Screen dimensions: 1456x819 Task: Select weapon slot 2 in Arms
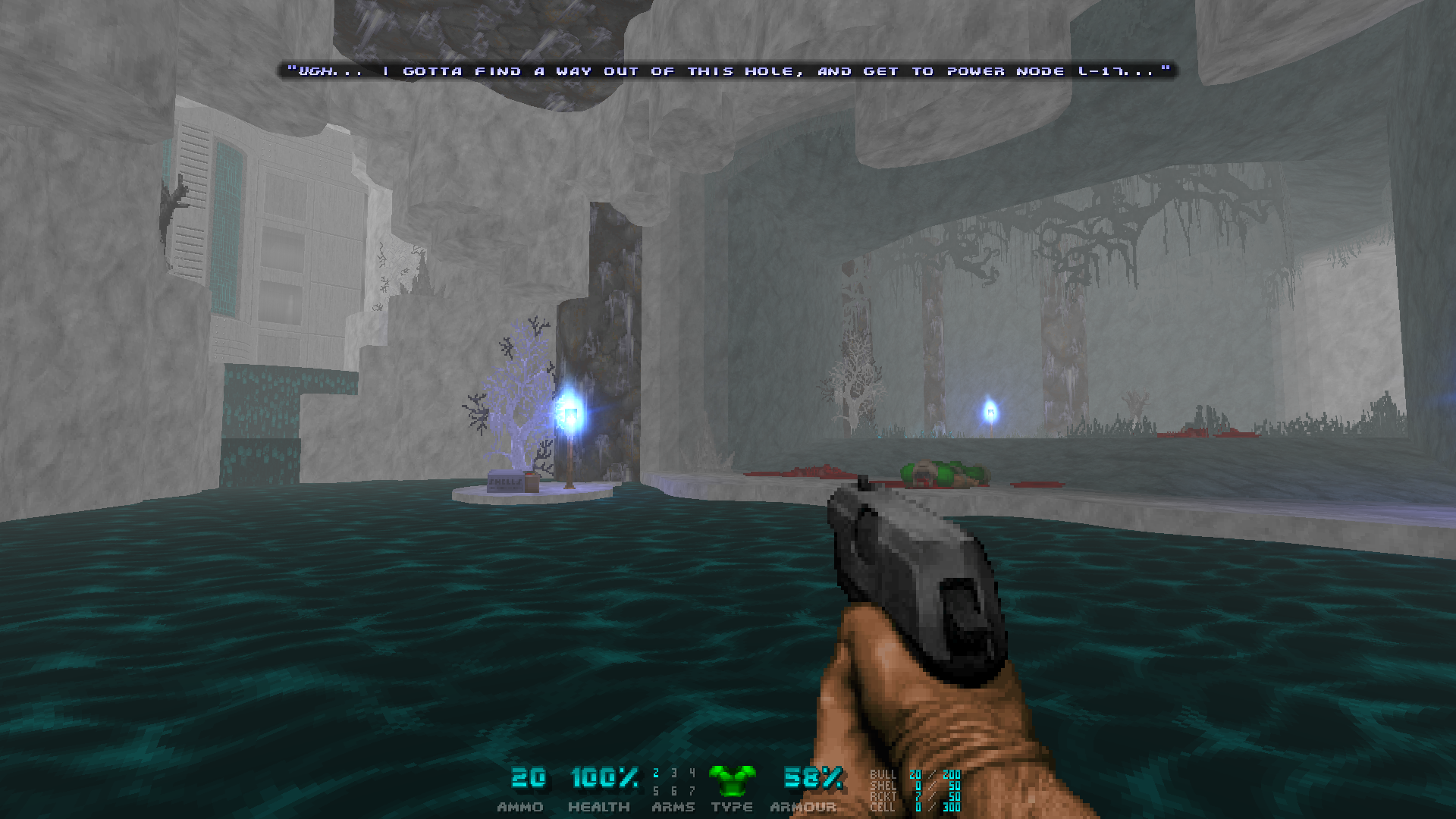(656, 773)
